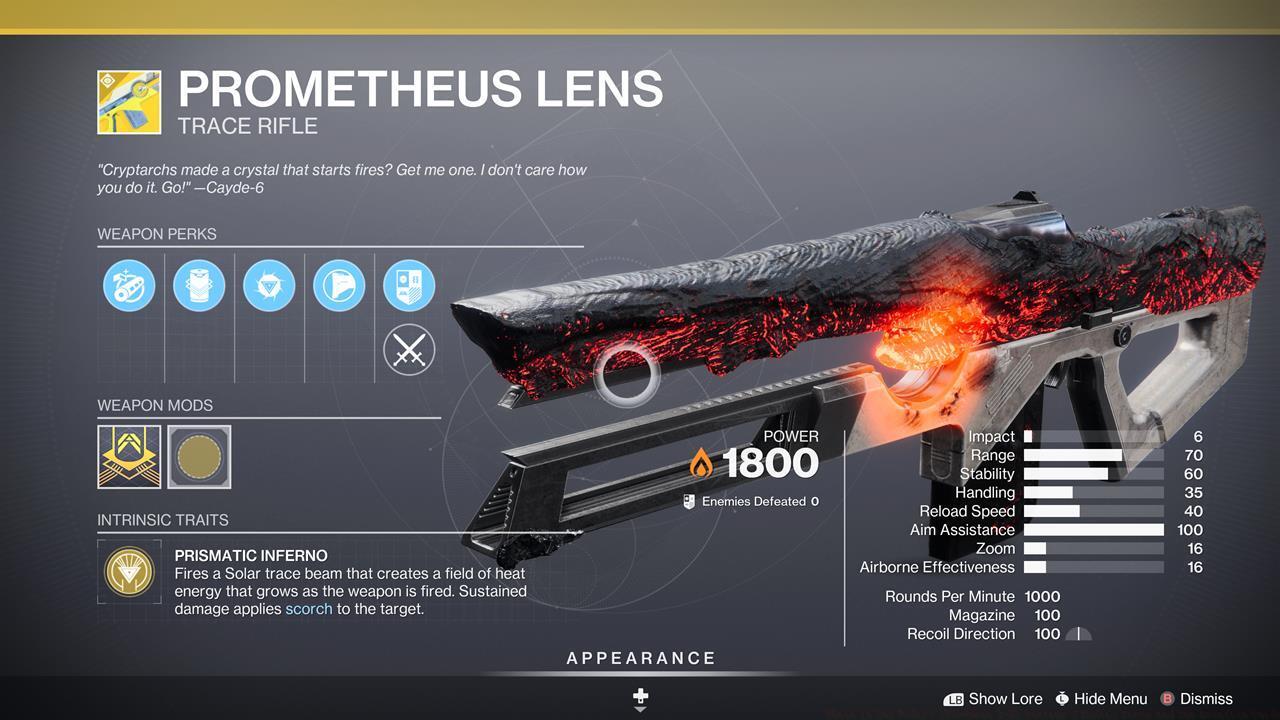This screenshot has height=720, width=1280.
Task: Click the plus expander below Appearance
Action: coord(639,697)
